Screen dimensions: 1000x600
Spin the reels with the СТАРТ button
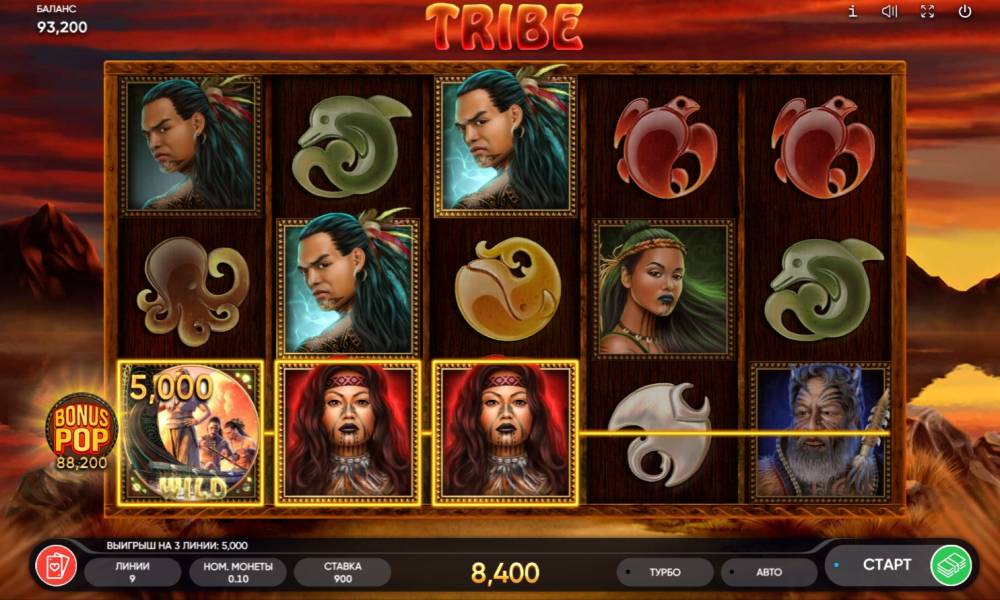pyautogui.click(x=886, y=565)
